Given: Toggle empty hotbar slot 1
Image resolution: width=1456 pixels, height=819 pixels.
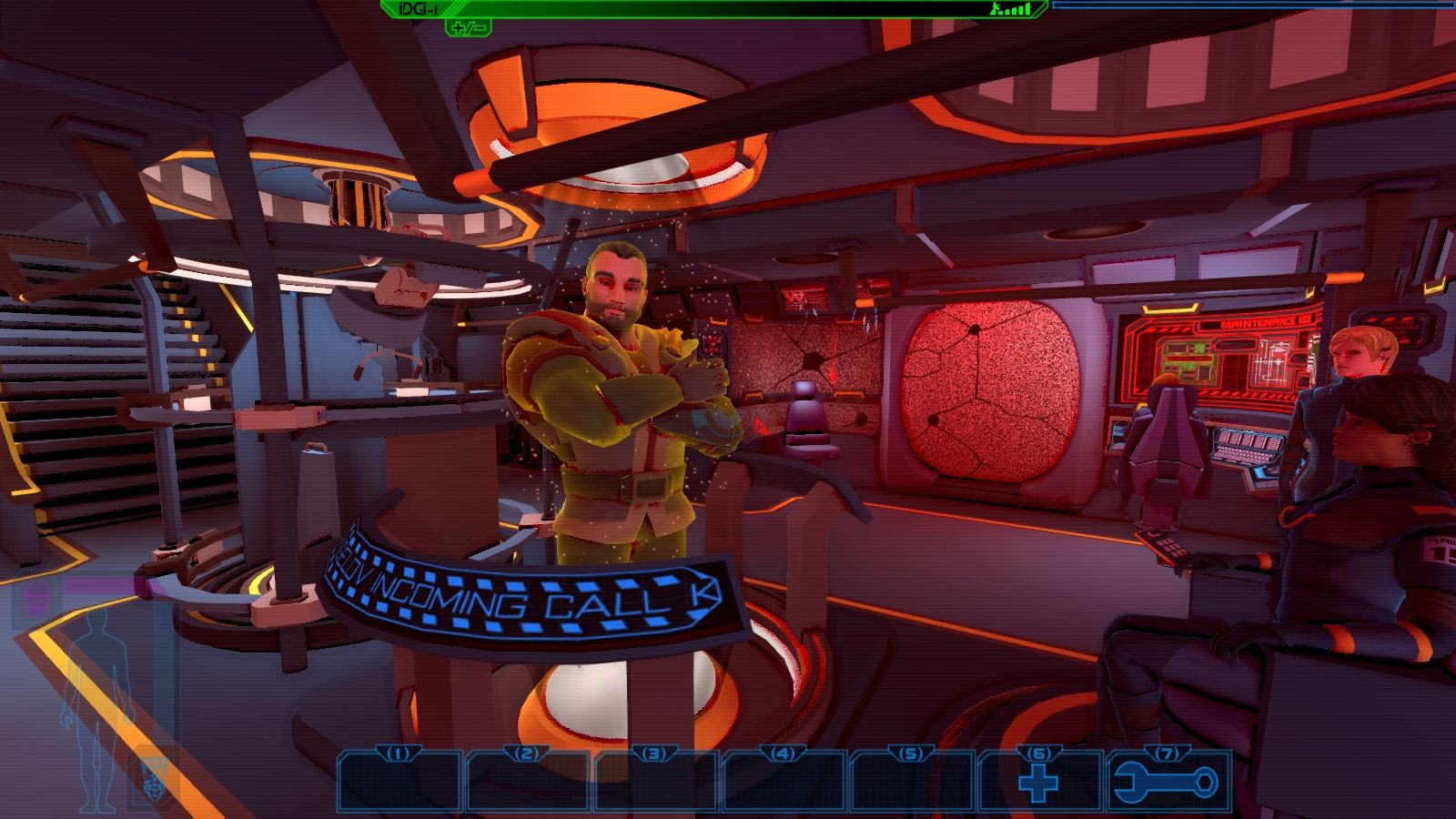Looking at the screenshot, I should [x=397, y=784].
